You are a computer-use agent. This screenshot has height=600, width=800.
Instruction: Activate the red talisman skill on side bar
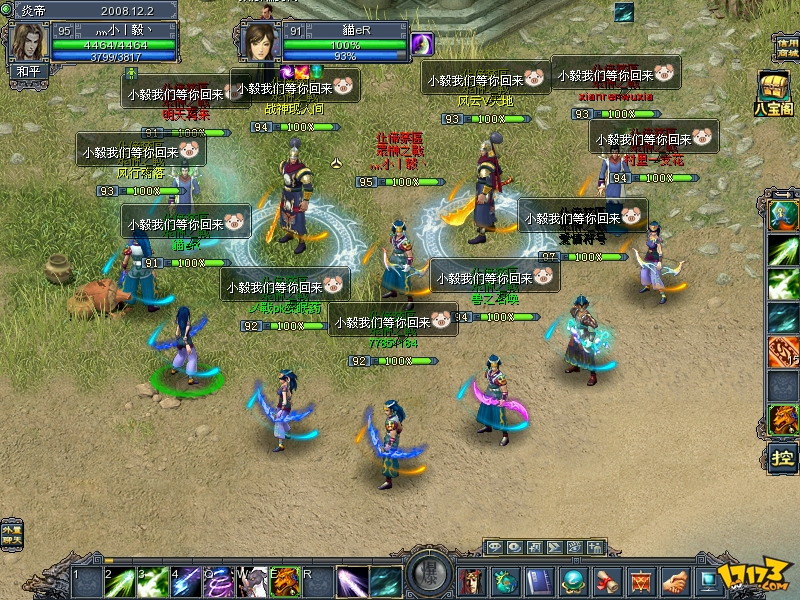[783, 351]
